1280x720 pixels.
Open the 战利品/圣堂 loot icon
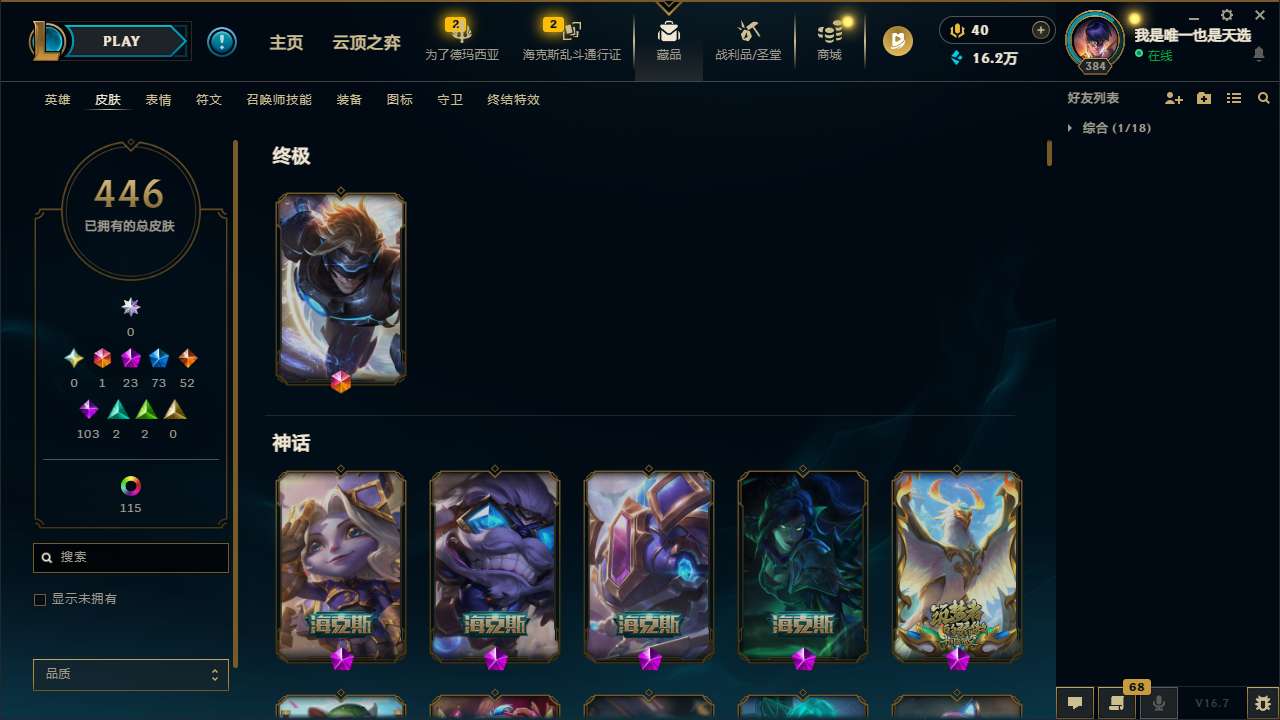click(x=748, y=41)
